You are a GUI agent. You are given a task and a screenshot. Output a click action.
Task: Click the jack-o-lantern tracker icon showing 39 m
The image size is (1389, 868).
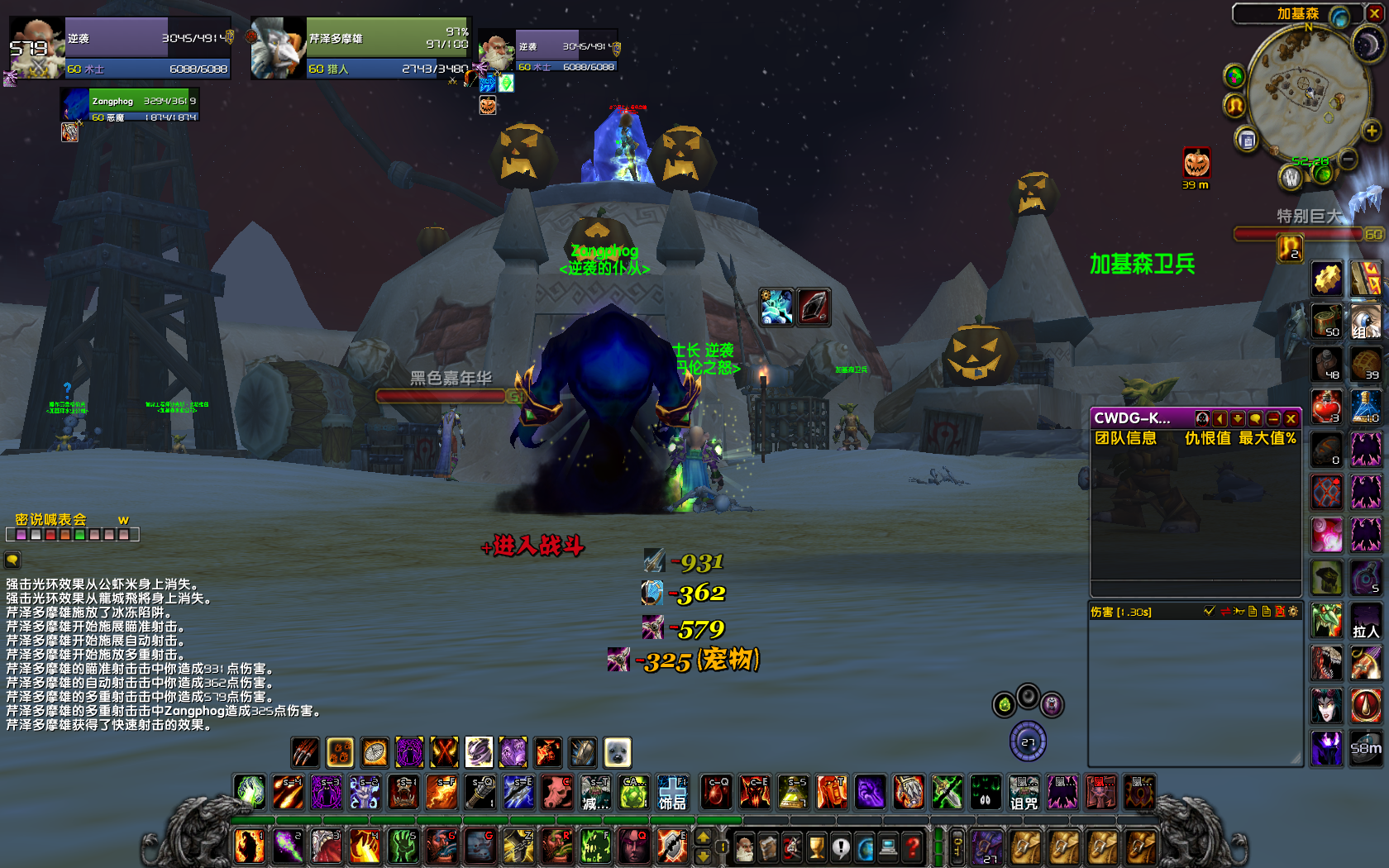coord(1196,164)
